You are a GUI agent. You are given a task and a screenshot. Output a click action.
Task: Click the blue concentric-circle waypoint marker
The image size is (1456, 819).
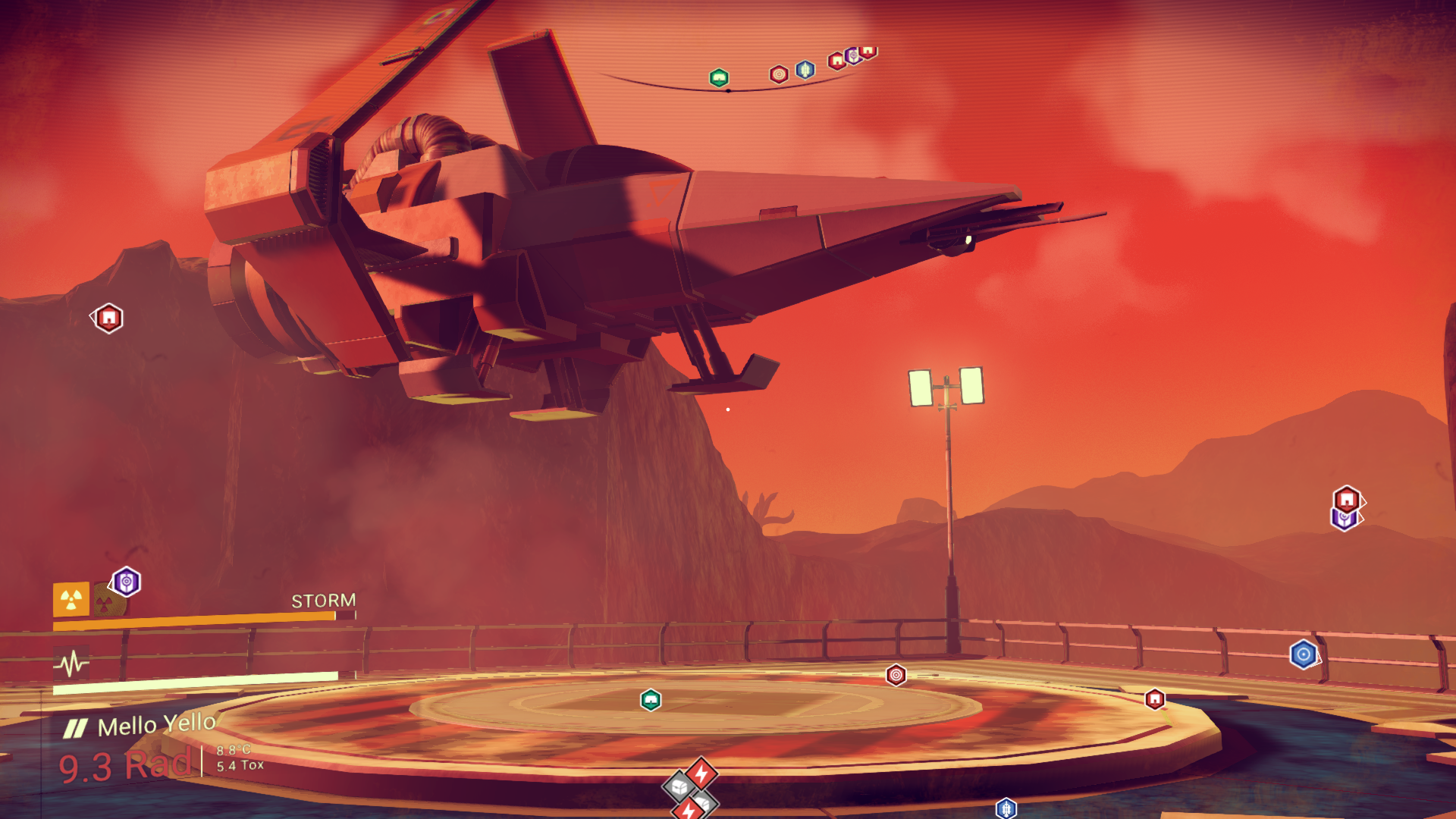(x=1304, y=654)
